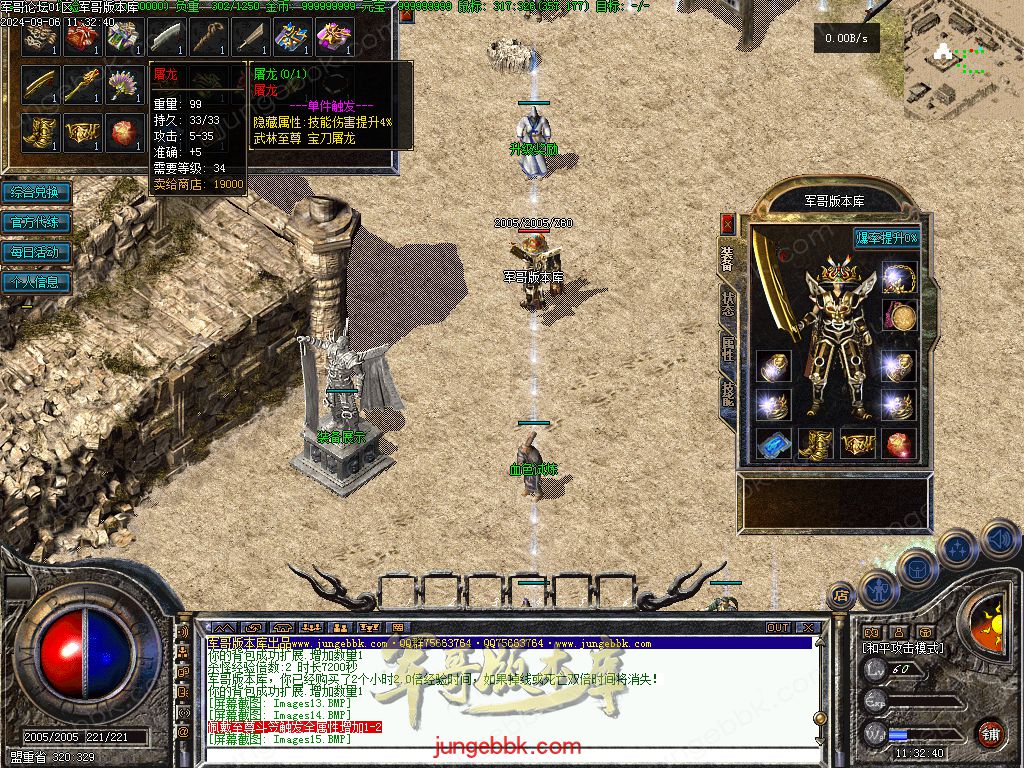
Task: Close the character equipment panel
Action: click(727, 222)
